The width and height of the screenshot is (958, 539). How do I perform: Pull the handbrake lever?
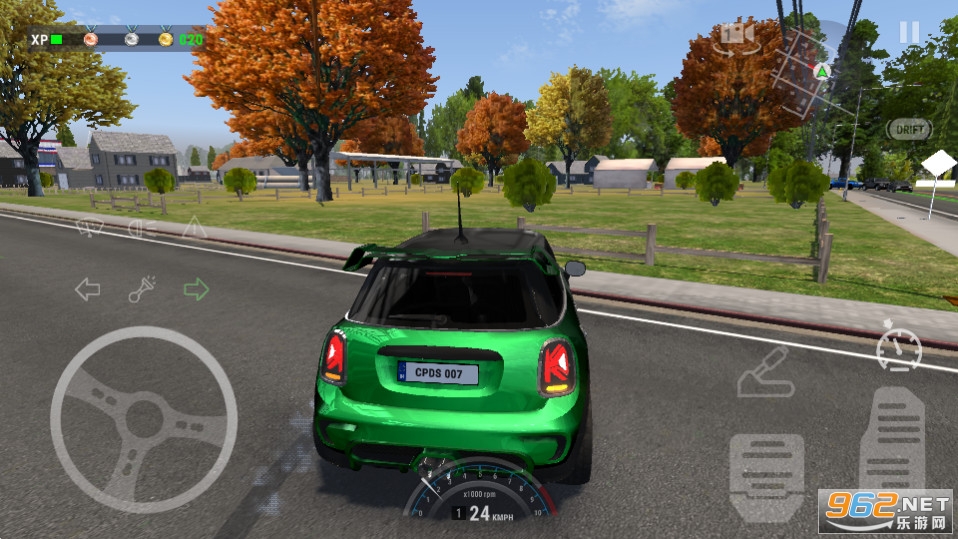[765, 373]
